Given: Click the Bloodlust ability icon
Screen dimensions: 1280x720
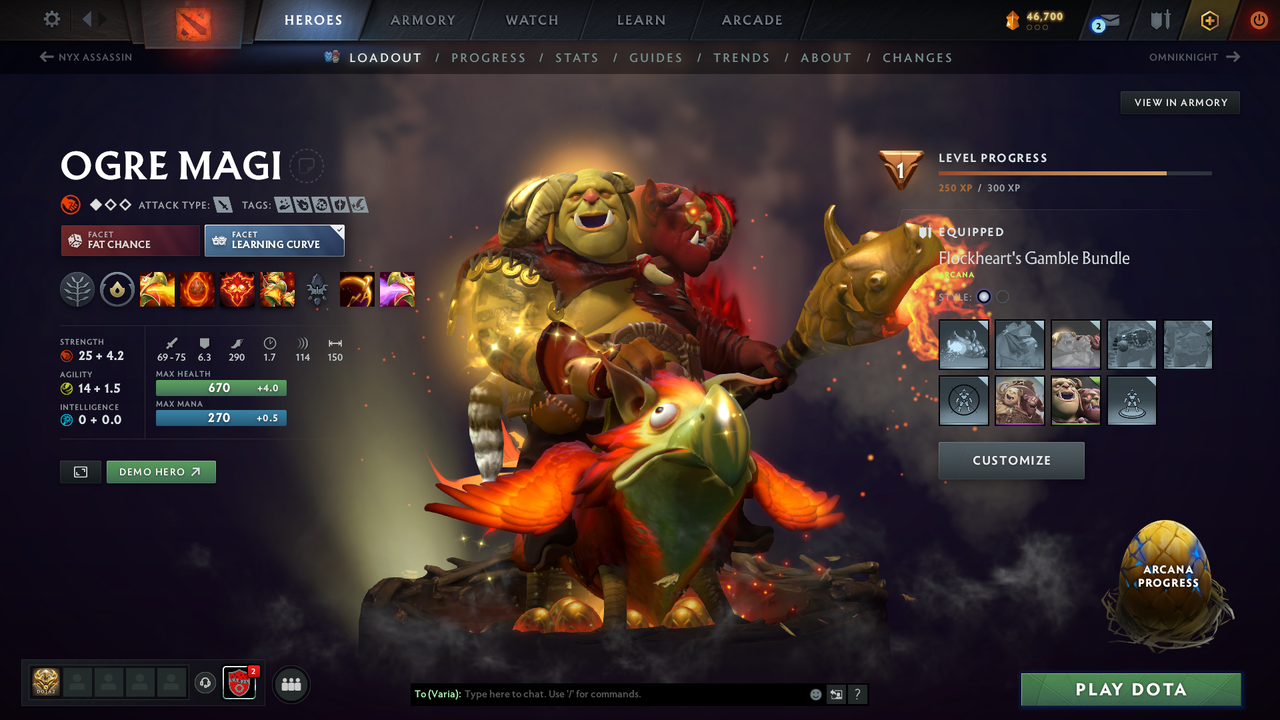Looking at the screenshot, I should tap(237, 289).
